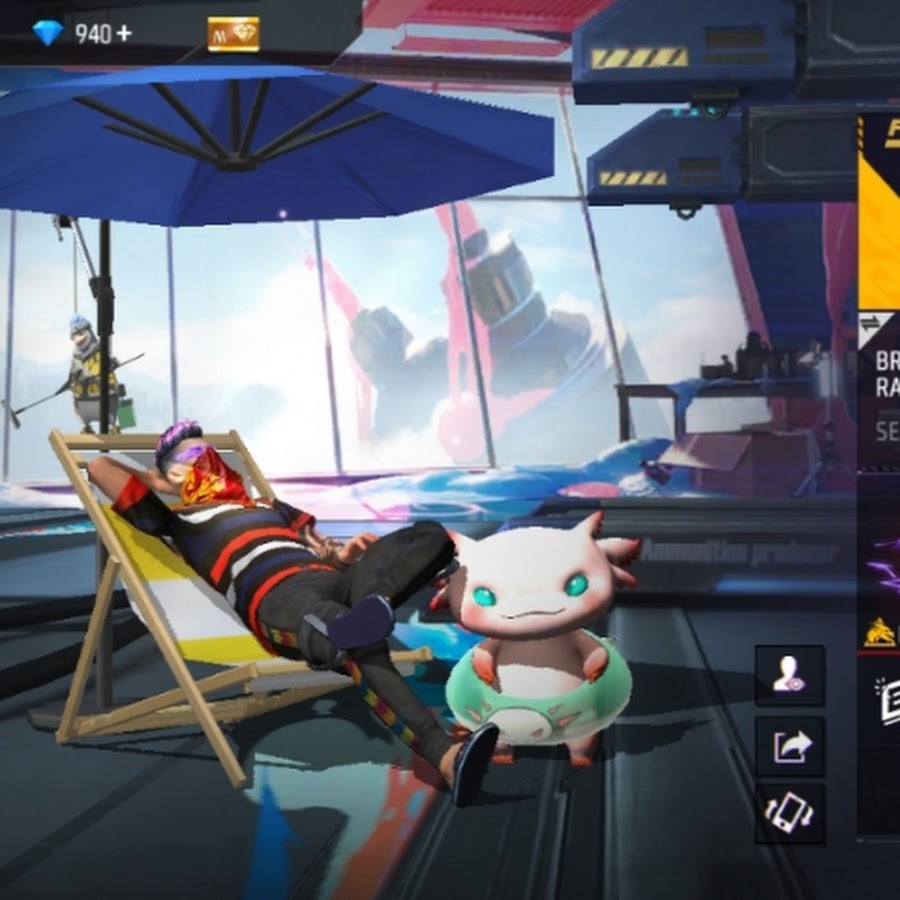Open the BR Ranked mode selector
Screen dimensions: 900x900
click(x=885, y=375)
